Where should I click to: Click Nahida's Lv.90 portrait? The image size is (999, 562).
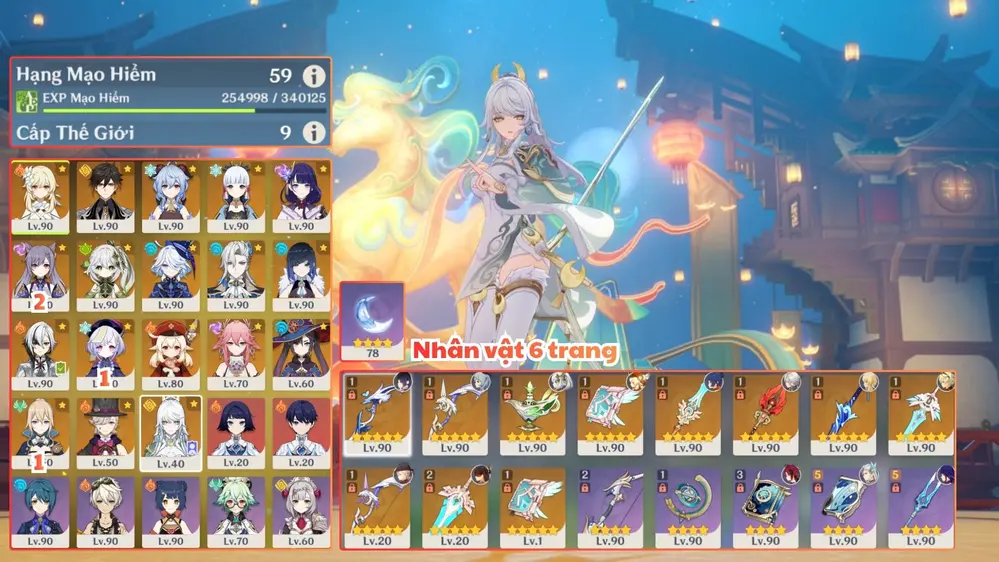point(106,270)
